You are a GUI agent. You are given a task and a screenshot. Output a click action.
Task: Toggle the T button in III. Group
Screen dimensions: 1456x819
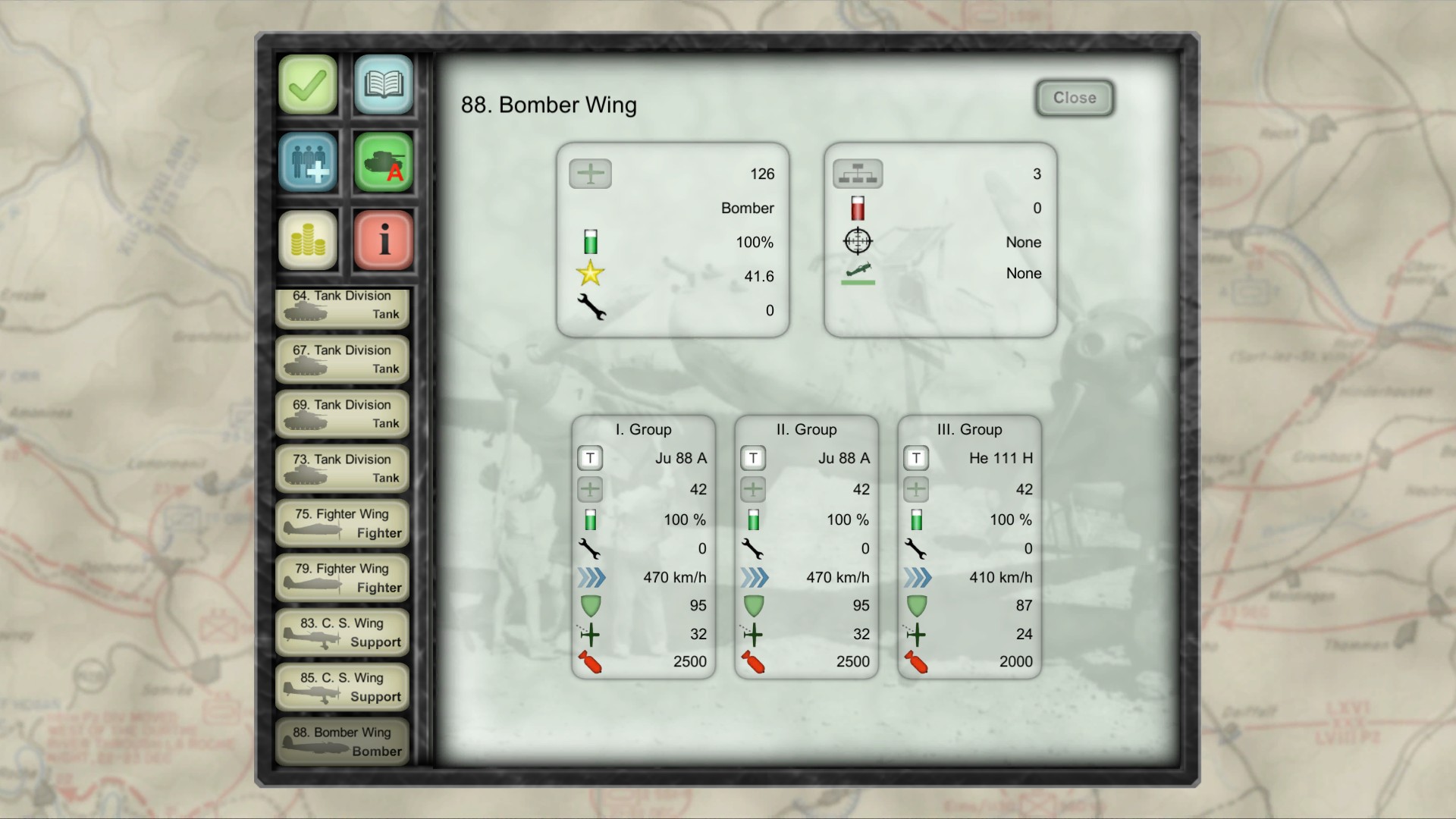tap(916, 458)
